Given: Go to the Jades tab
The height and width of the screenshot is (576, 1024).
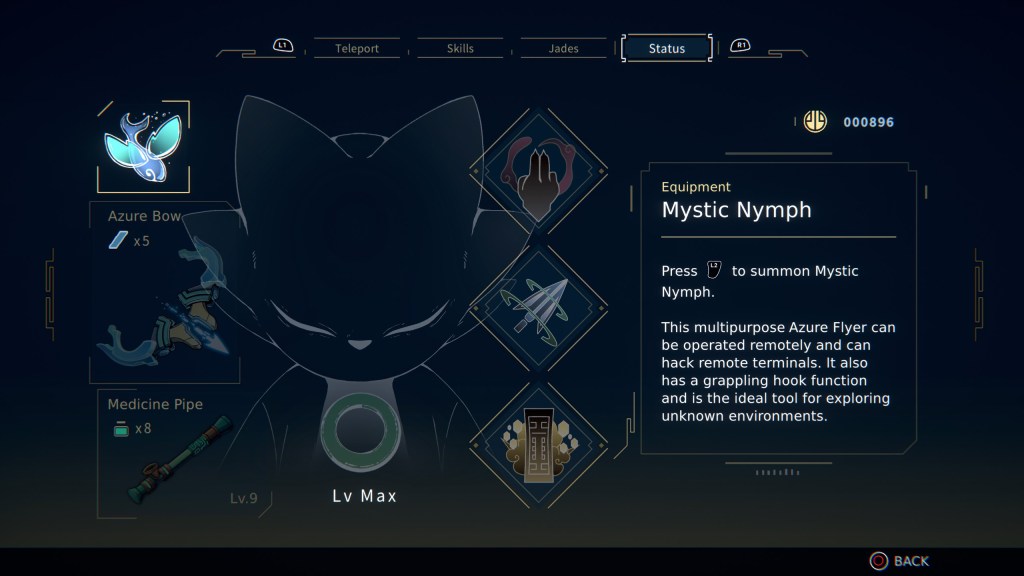Looking at the screenshot, I should [x=563, y=48].
